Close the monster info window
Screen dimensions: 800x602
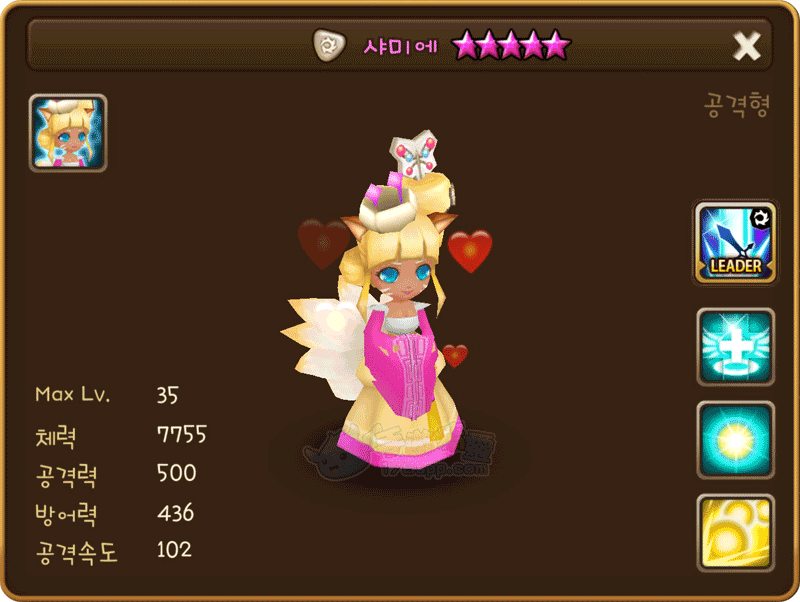747,46
